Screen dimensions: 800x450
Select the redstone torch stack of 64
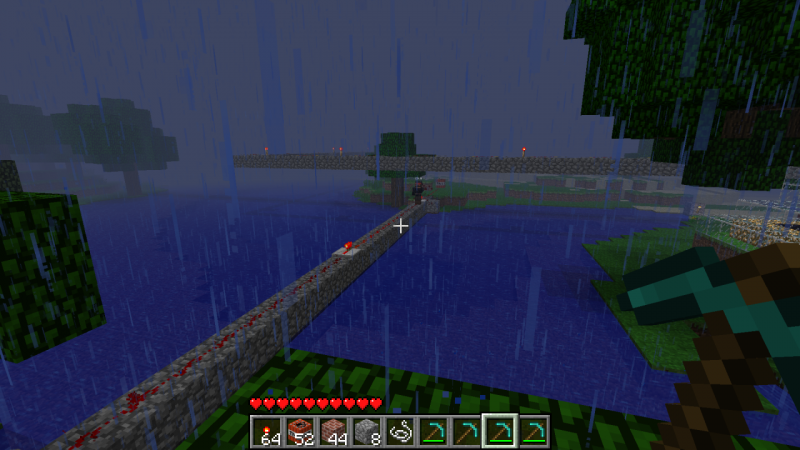coord(267,431)
